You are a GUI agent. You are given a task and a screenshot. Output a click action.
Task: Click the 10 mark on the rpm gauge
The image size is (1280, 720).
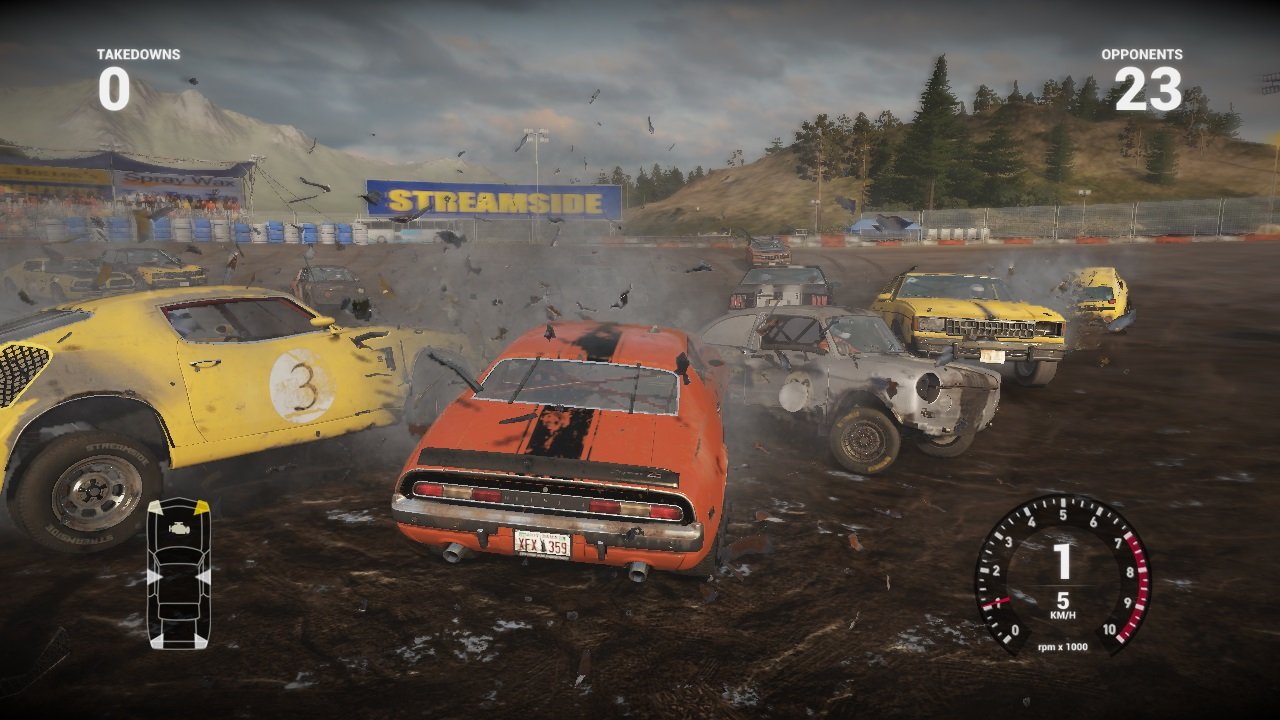1110,629
